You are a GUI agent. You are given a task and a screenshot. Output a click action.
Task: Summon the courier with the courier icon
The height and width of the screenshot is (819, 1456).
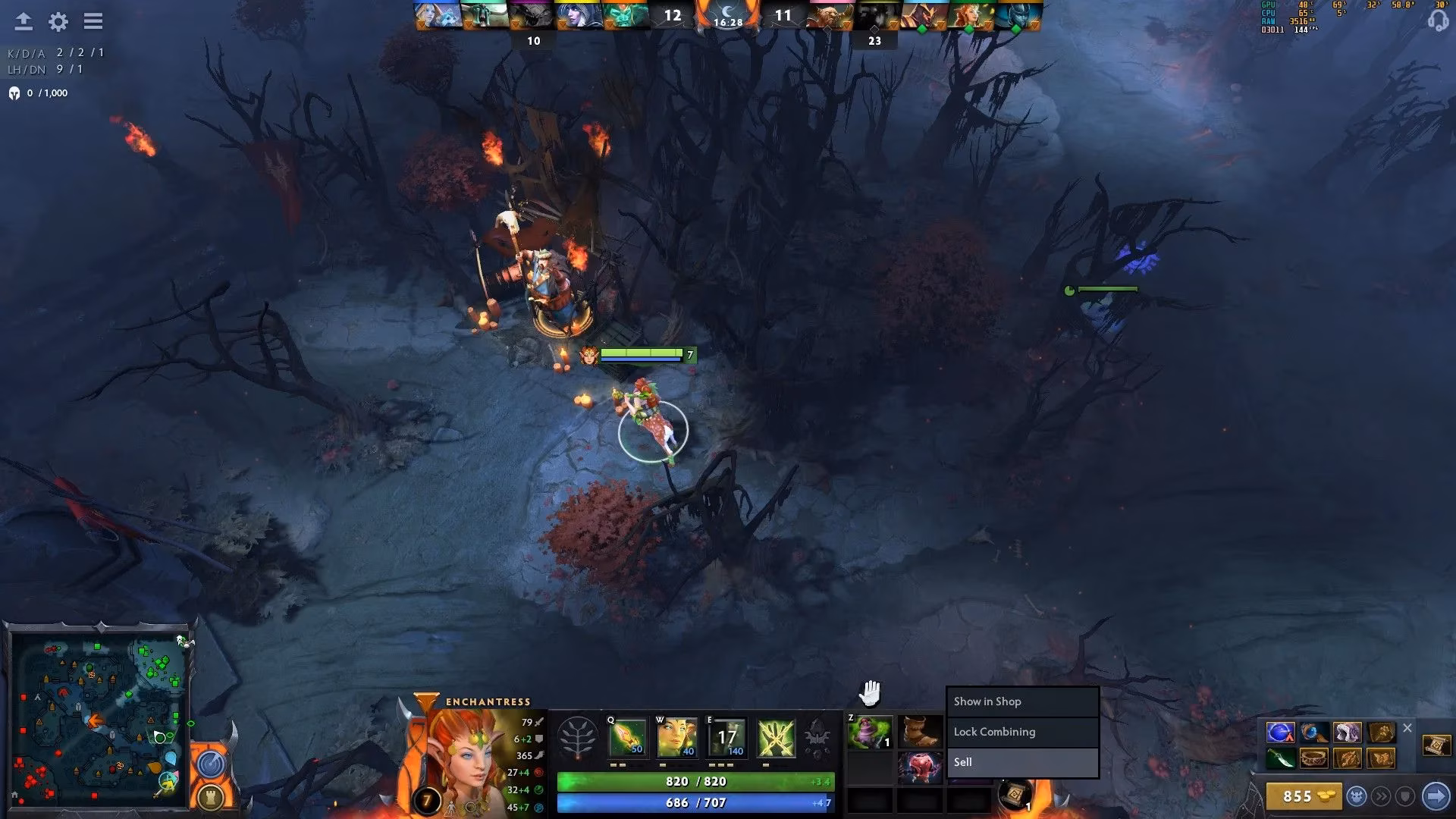1358,796
